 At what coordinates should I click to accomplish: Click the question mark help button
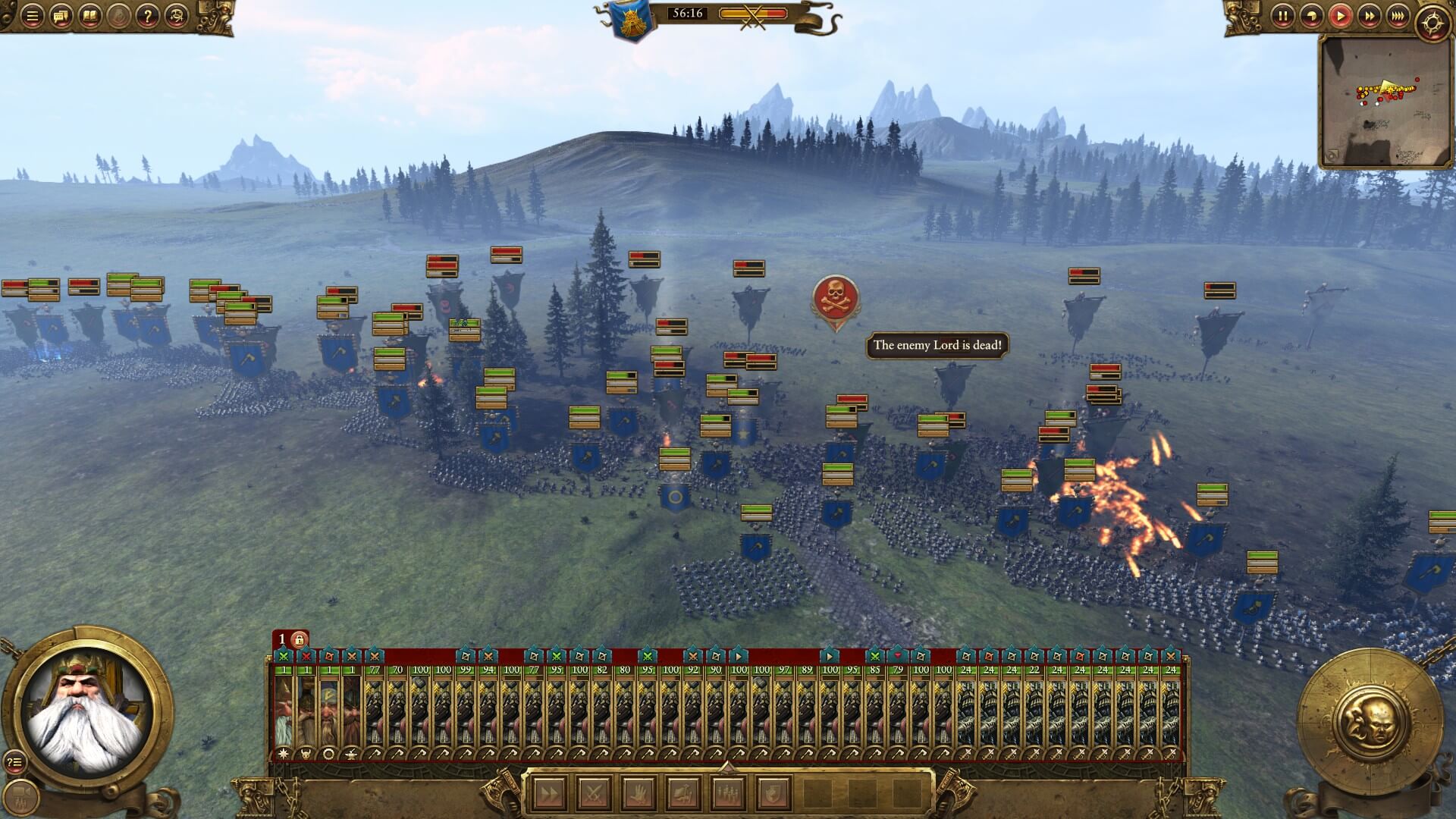point(147,16)
